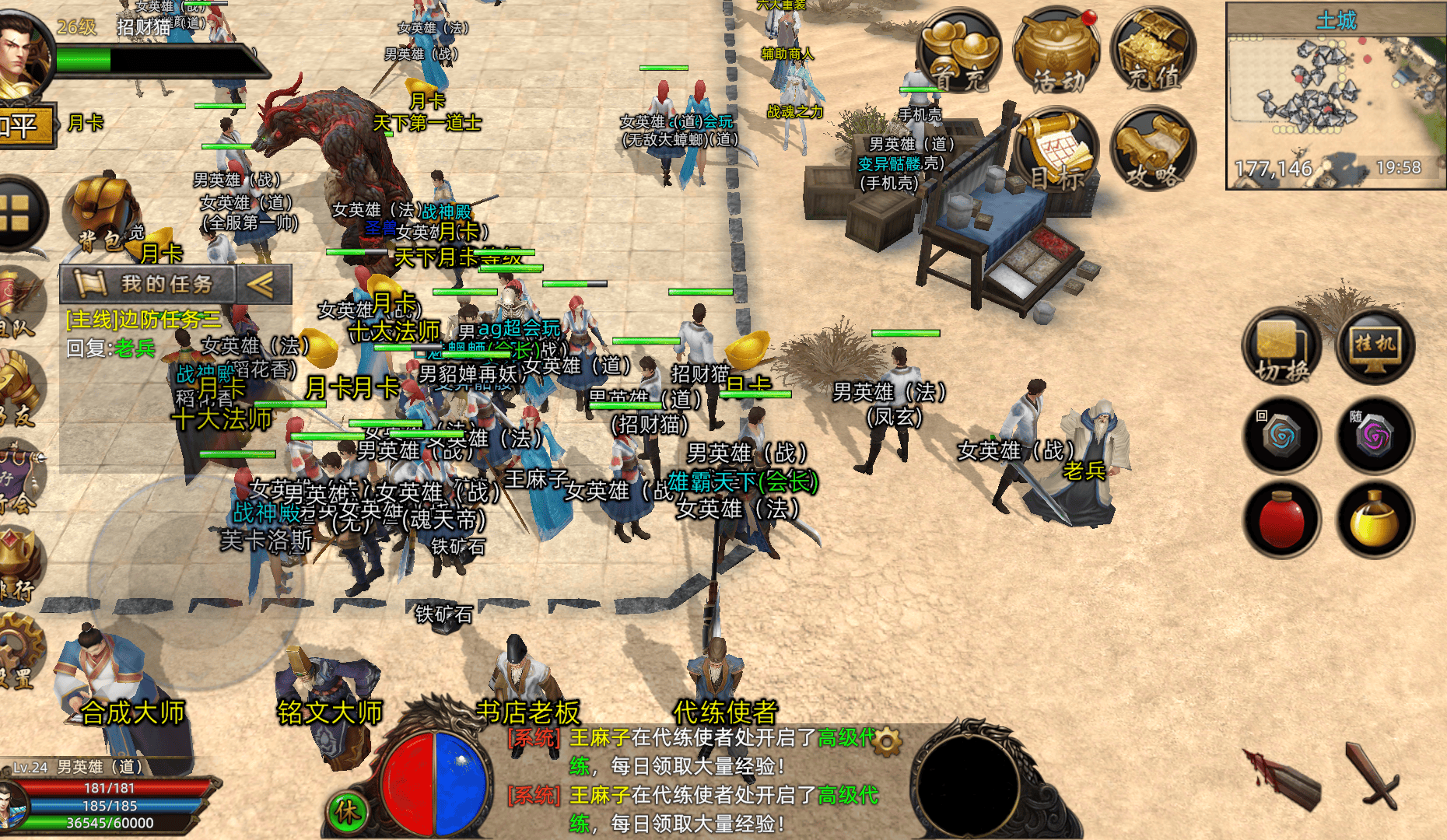The height and width of the screenshot is (840, 1447).
Task: Open chat settings gear icon
Action: pos(888,741)
